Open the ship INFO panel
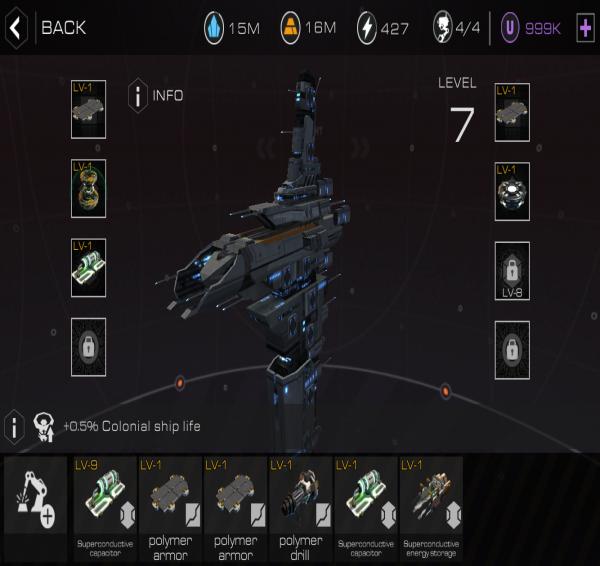 158,96
